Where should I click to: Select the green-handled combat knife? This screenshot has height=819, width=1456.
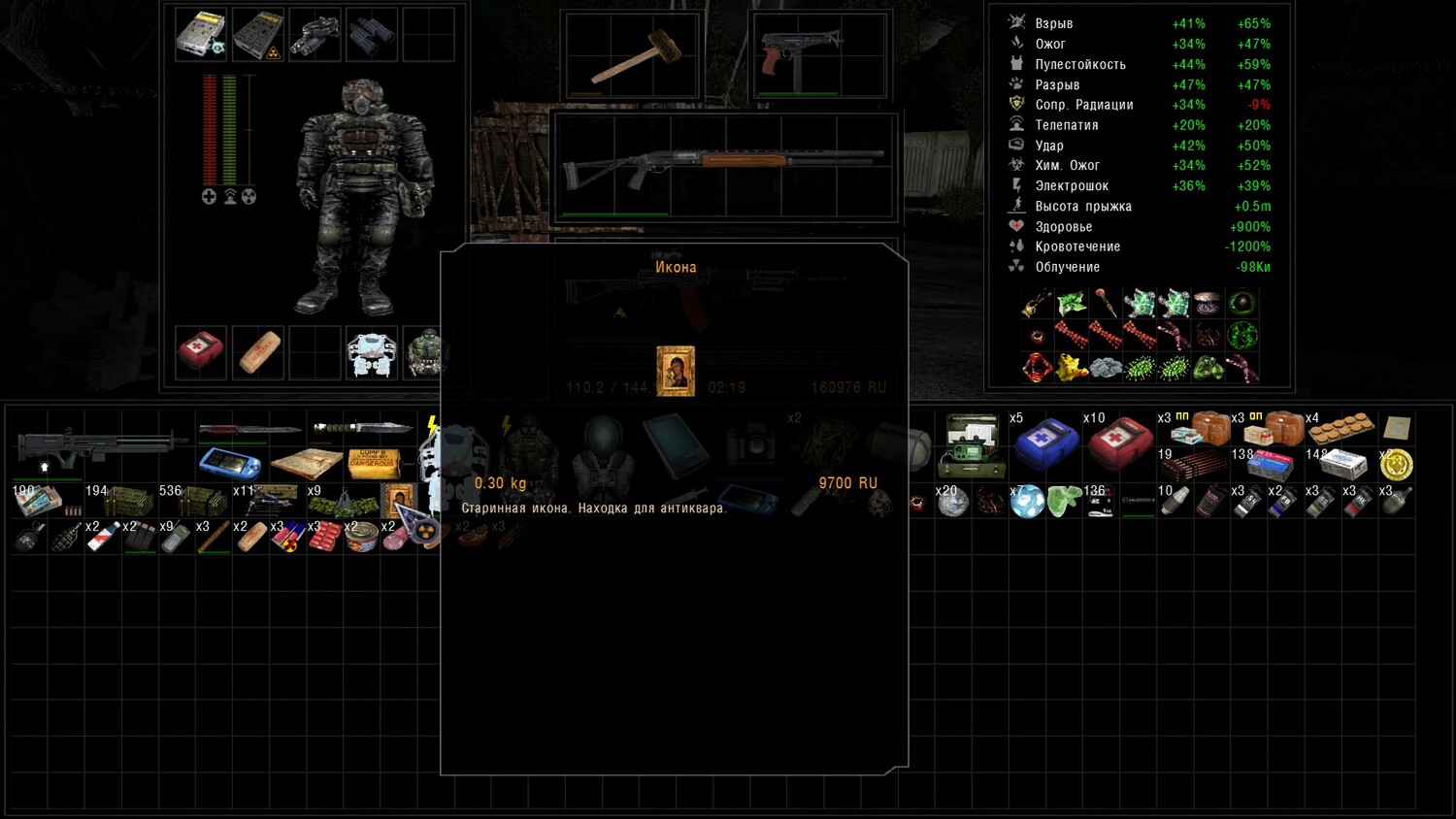tap(361, 428)
